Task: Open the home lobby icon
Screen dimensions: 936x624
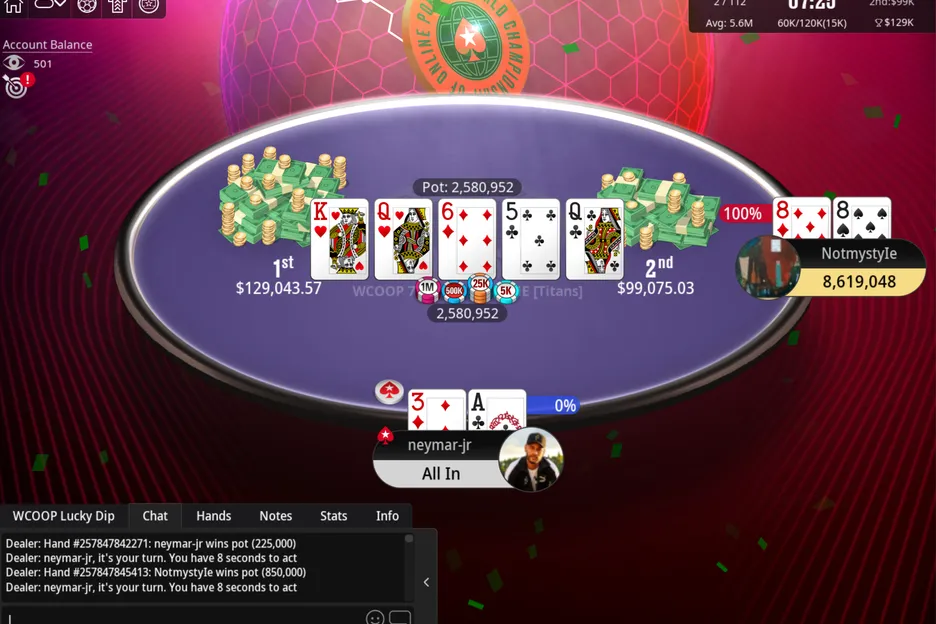Action: [14, 5]
